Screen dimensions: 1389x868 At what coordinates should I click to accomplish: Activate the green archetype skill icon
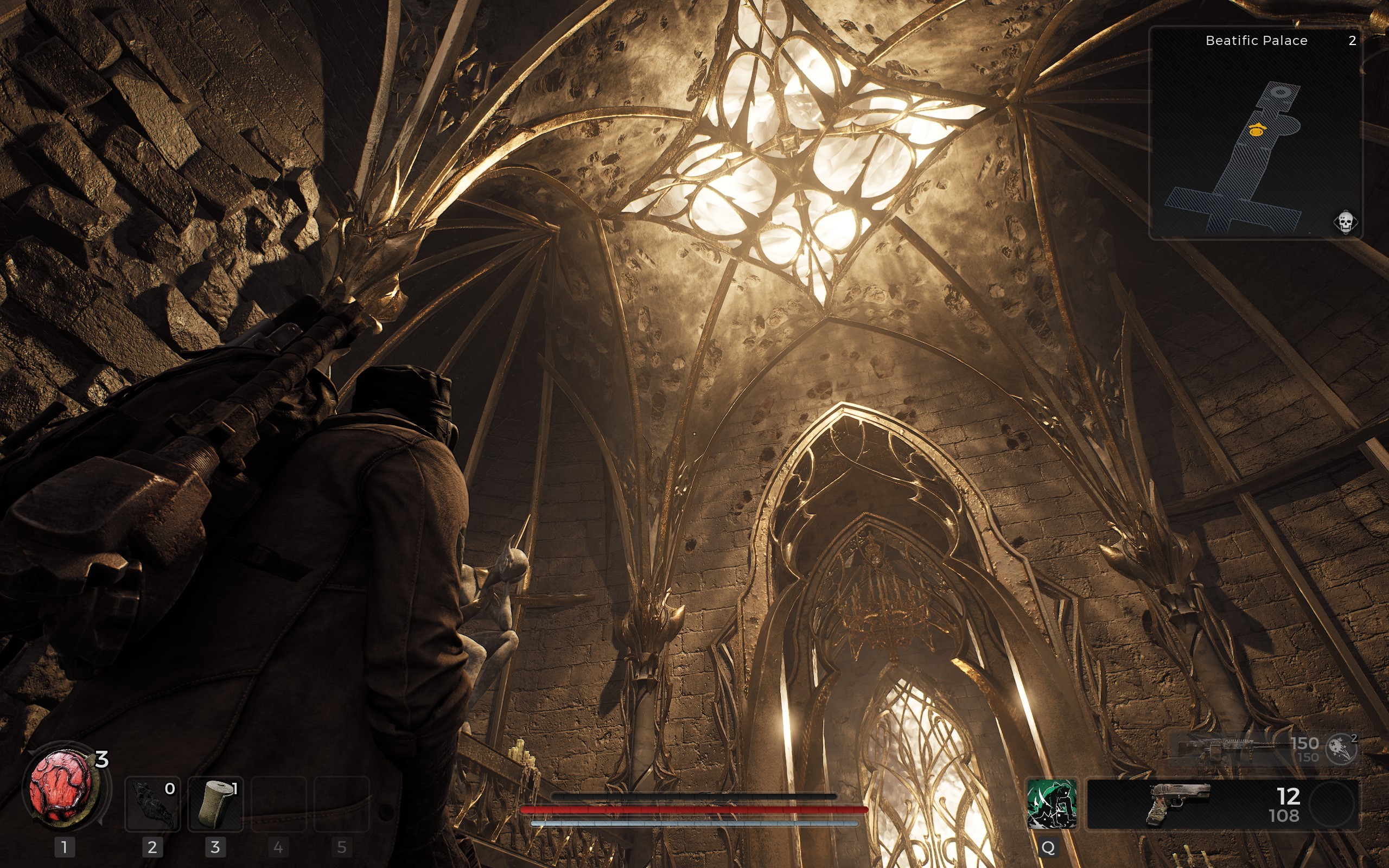click(1051, 803)
